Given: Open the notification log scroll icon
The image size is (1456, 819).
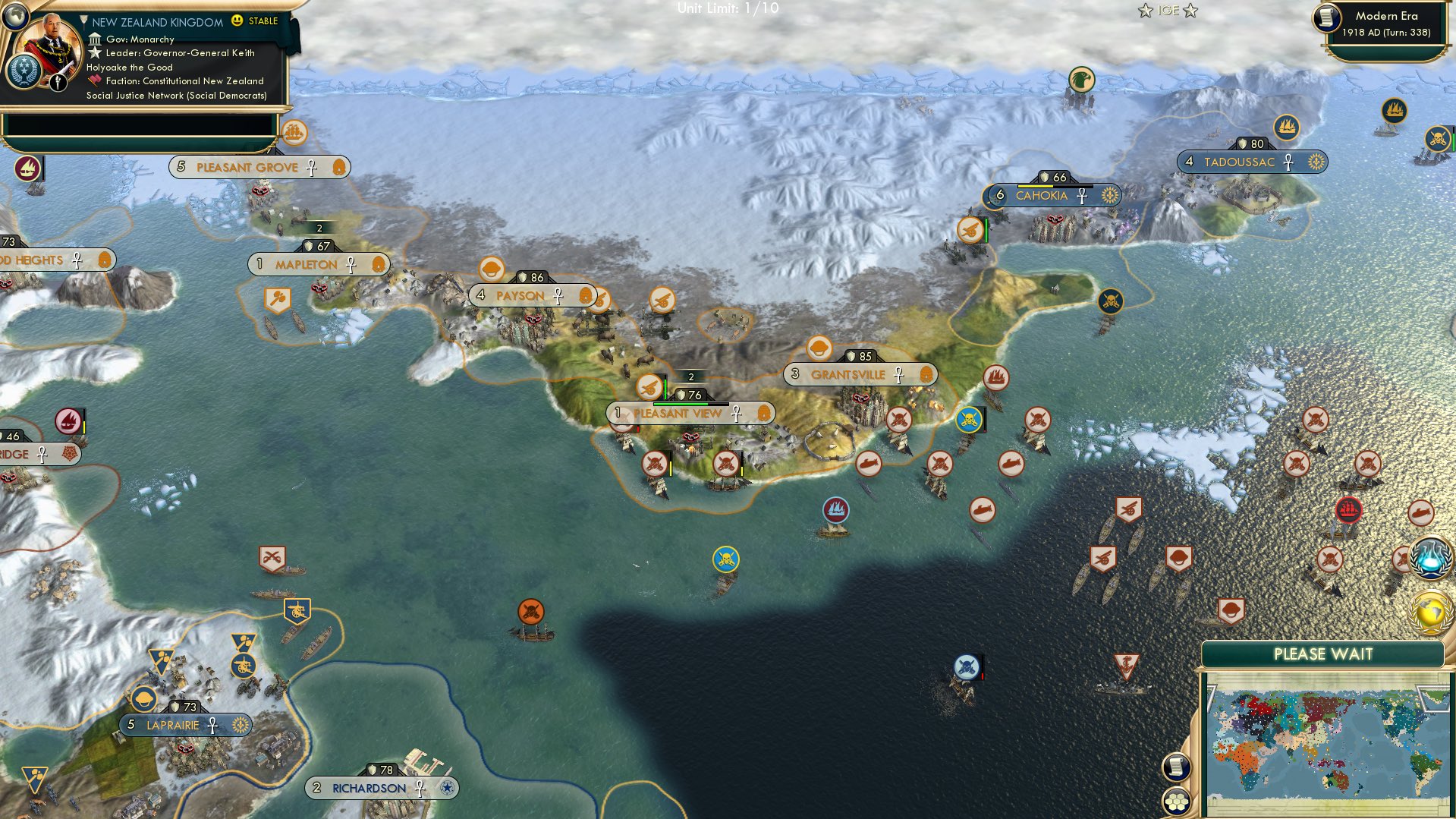Looking at the screenshot, I should (x=1177, y=767).
